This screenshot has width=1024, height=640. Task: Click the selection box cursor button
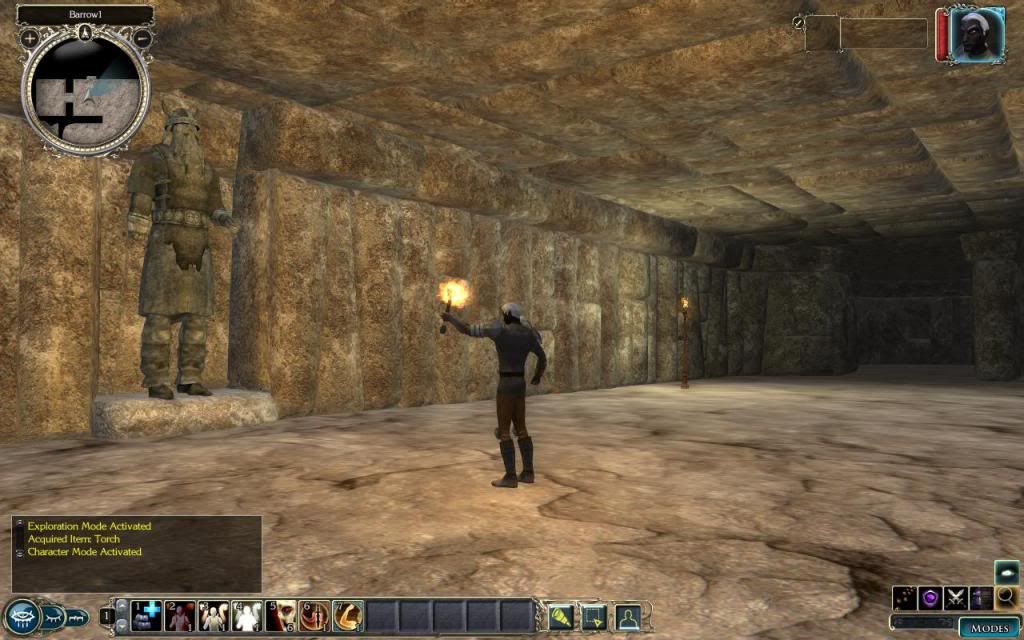594,616
